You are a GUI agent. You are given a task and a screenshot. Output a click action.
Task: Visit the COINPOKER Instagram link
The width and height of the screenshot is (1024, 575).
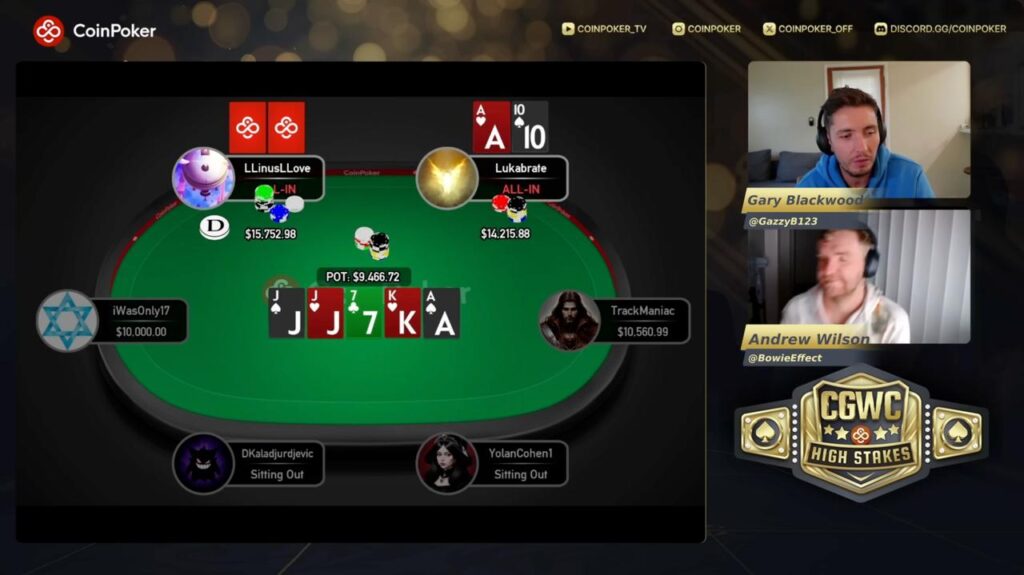(707, 29)
